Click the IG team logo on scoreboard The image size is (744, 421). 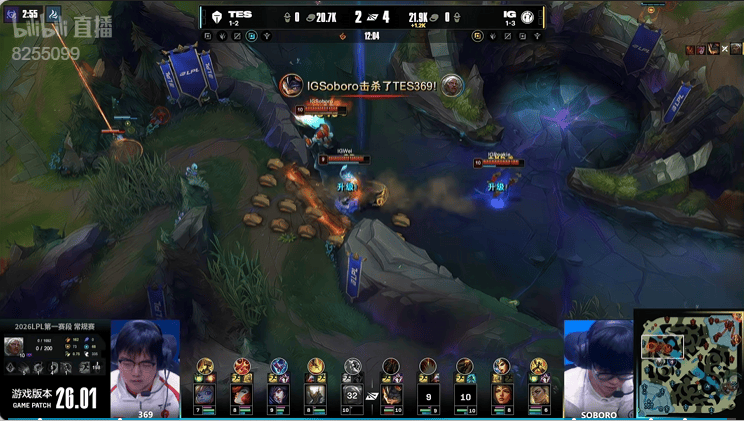pyautogui.click(x=527, y=17)
